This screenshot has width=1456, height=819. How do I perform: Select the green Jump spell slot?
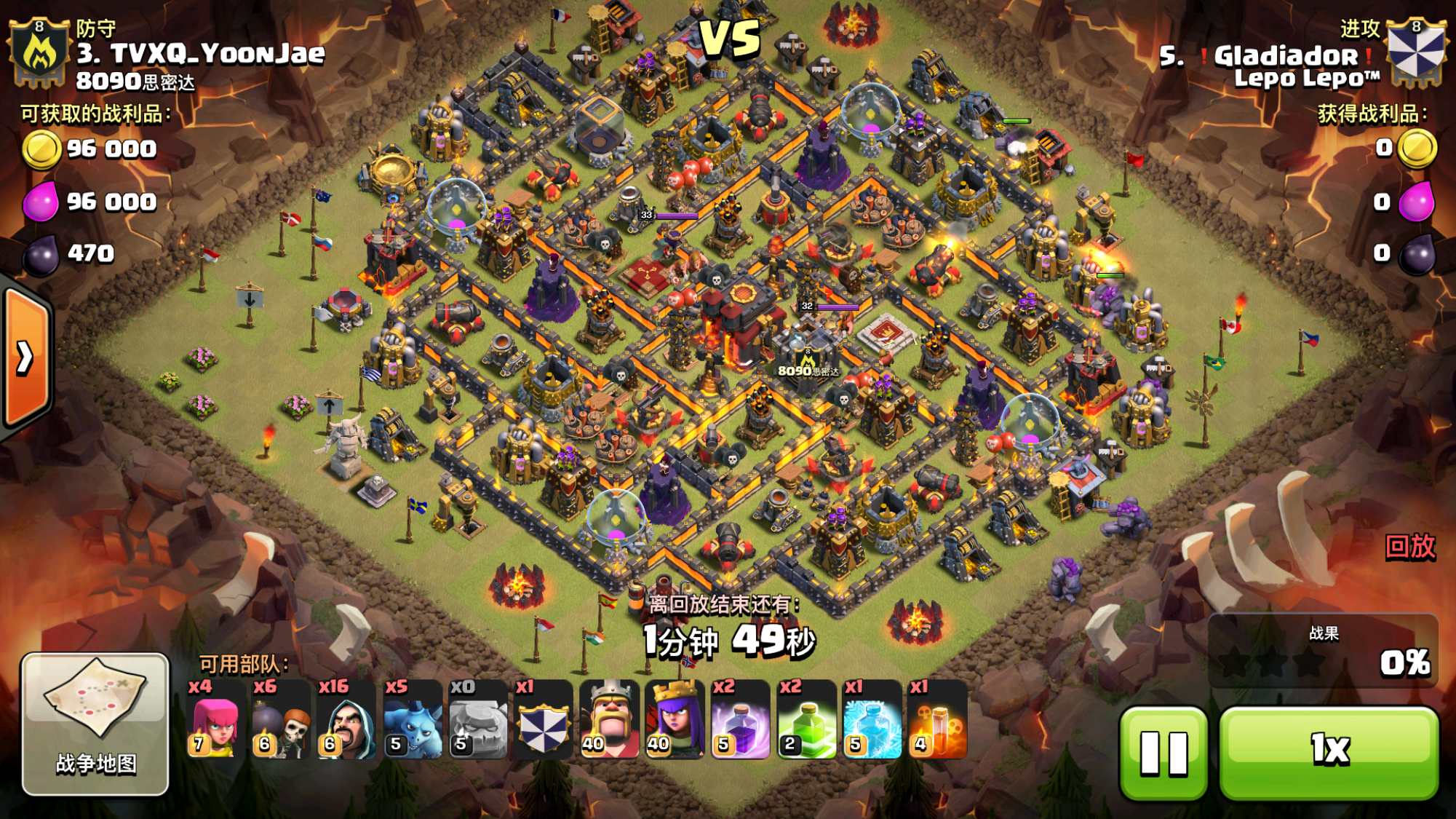click(x=806, y=721)
